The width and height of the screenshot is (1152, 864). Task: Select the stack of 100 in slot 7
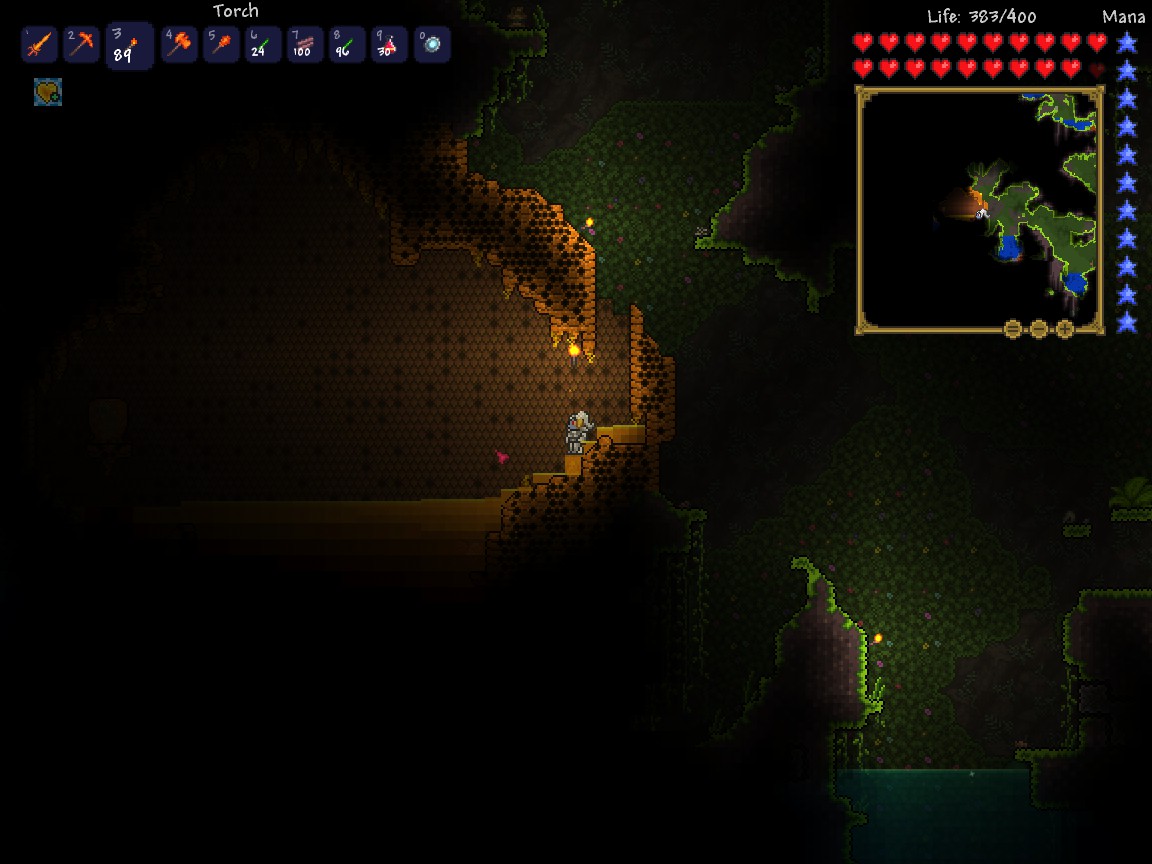coord(305,45)
